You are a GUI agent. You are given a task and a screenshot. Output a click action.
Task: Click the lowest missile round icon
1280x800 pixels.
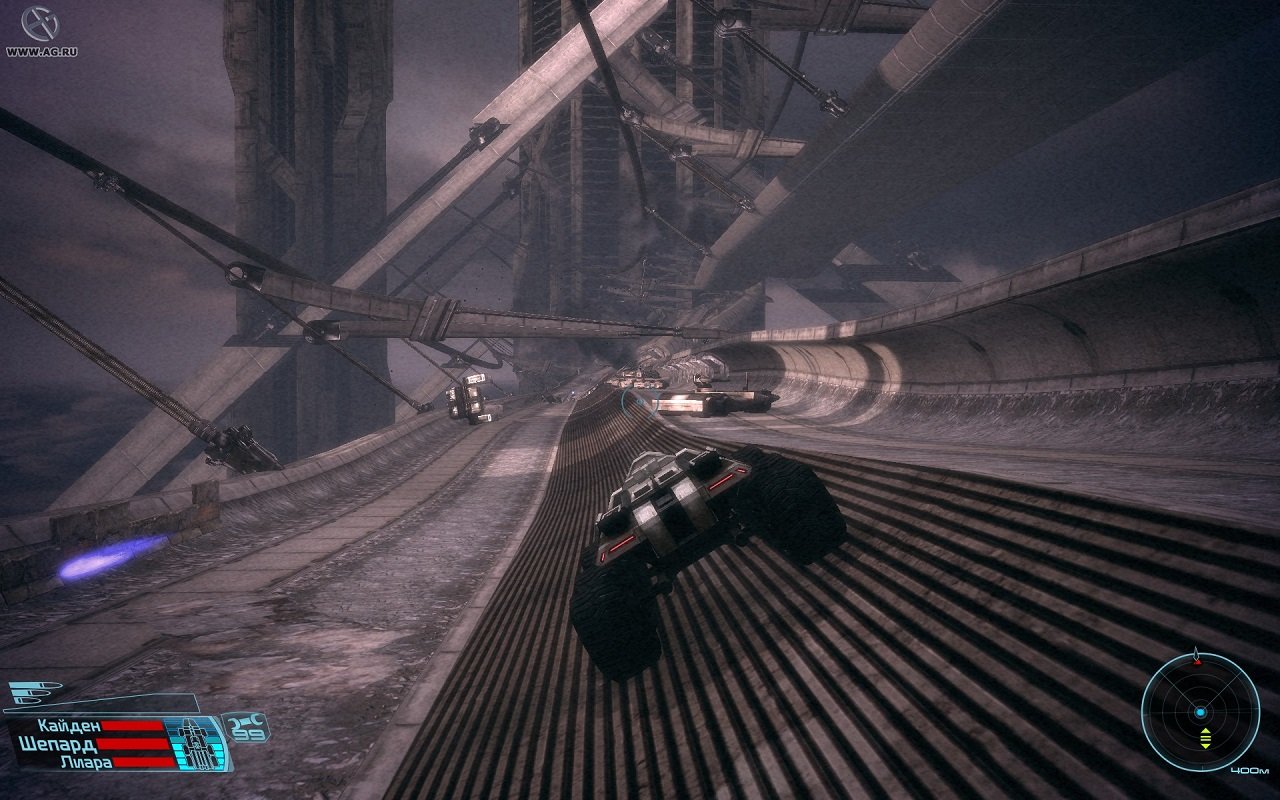(26, 701)
